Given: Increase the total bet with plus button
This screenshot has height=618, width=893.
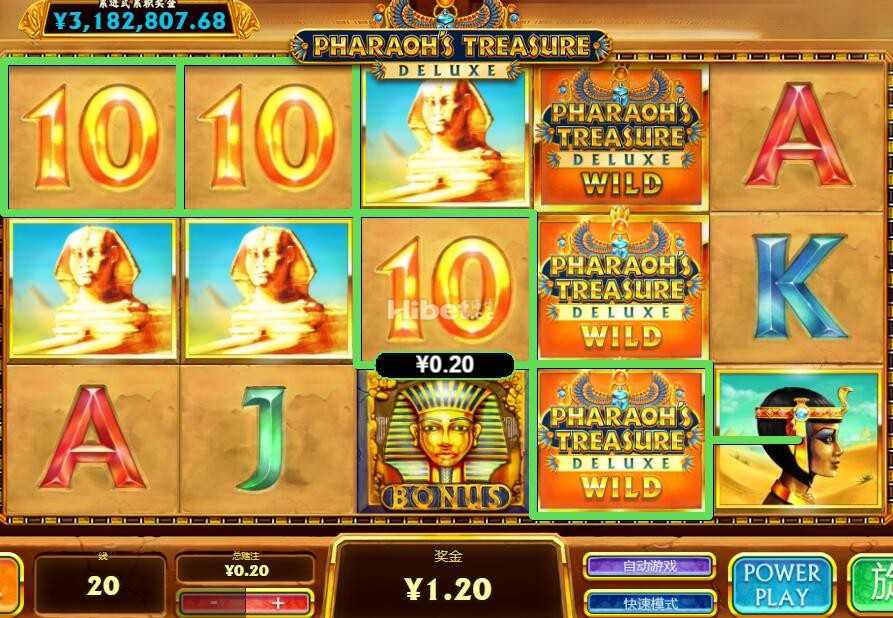Looking at the screenshot, I should 277,603.
